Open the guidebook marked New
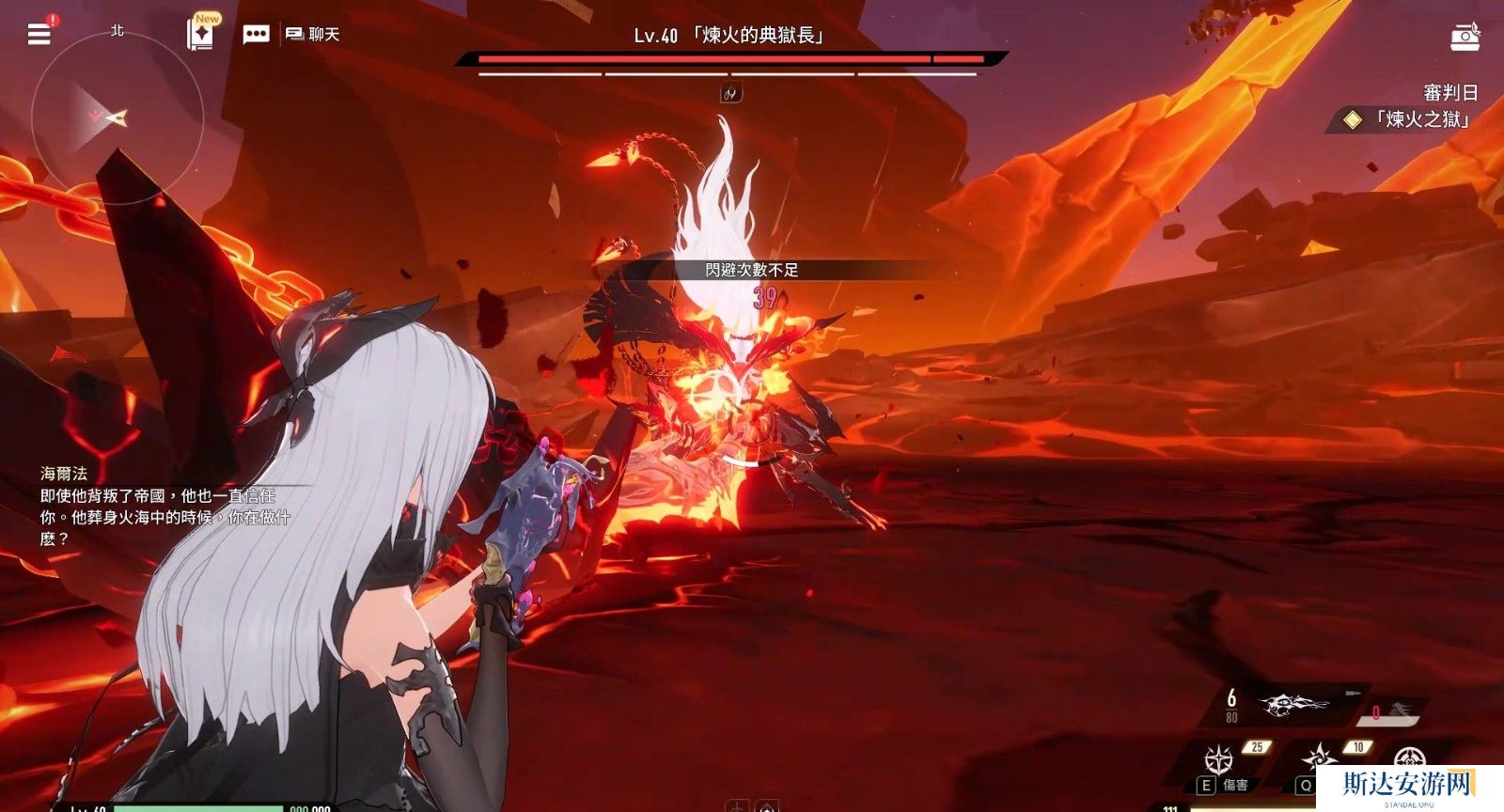 pyautogui.click(x=201, y=34)
